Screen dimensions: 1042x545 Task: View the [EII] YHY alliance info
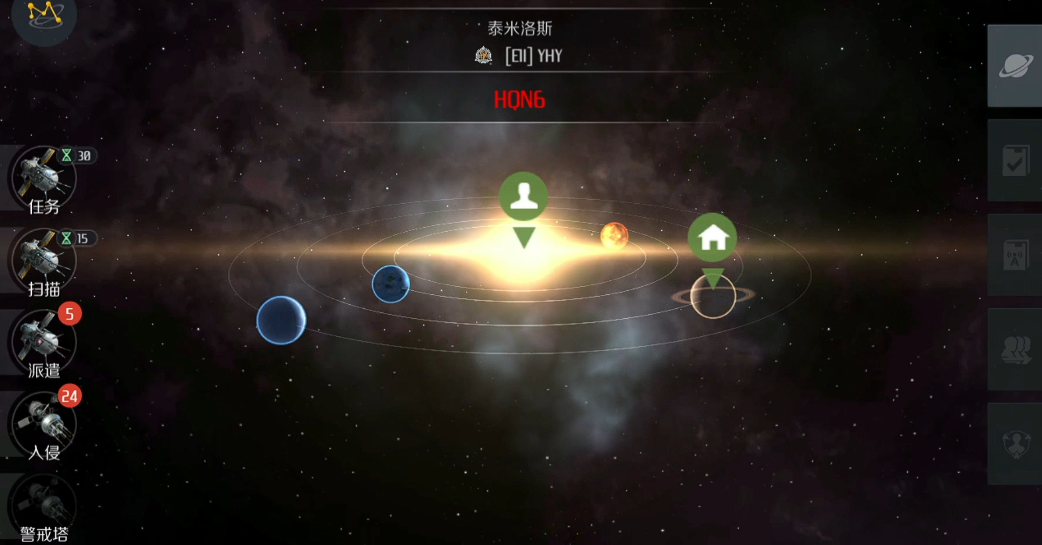[520, 56]
